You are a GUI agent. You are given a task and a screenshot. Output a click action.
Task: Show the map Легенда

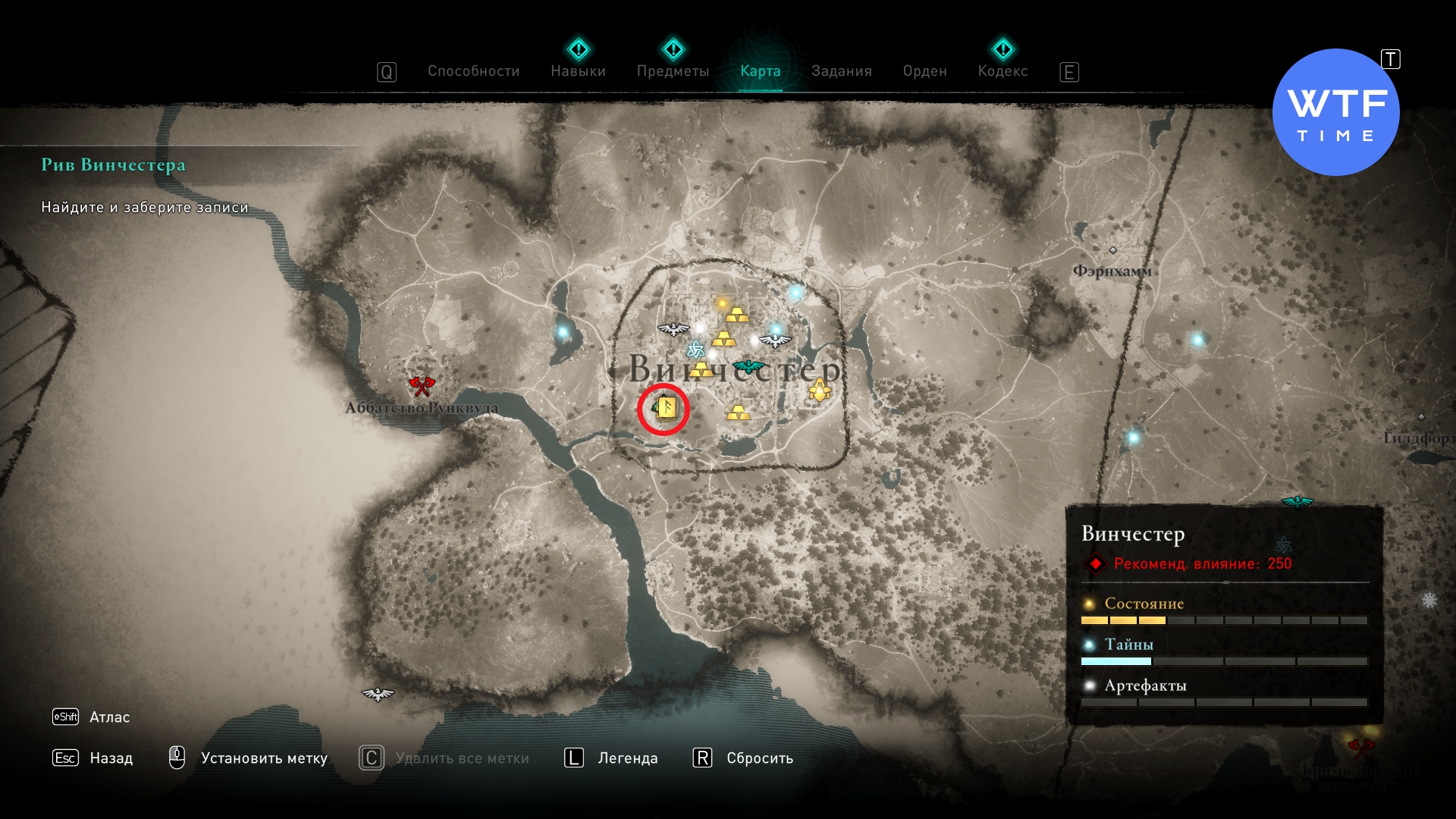627,758
